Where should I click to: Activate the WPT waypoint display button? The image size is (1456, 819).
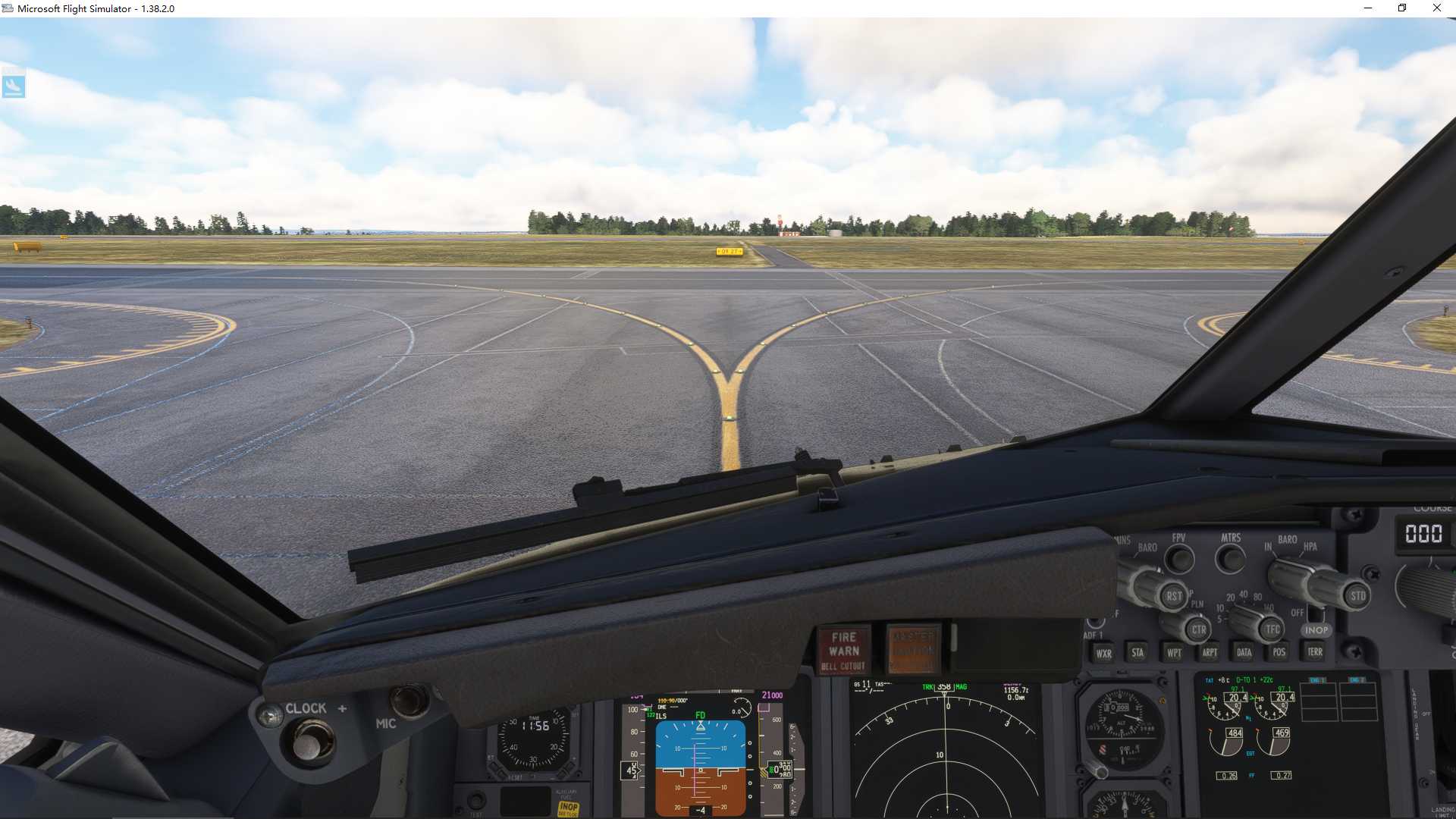coord(1173,652)
